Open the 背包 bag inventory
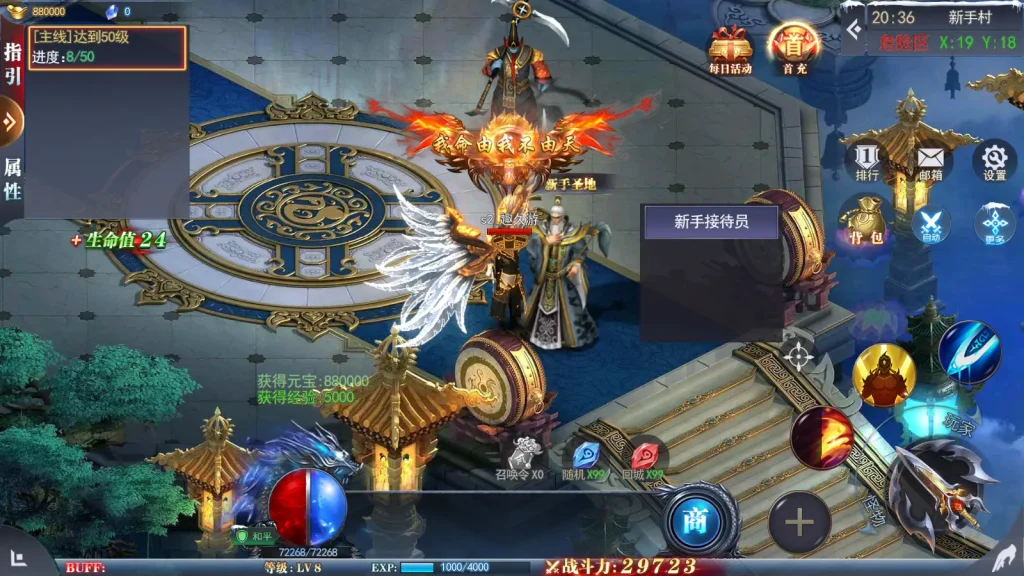Image resolution: width=1024 pixels, height=576 pixels. pos(867,222)
